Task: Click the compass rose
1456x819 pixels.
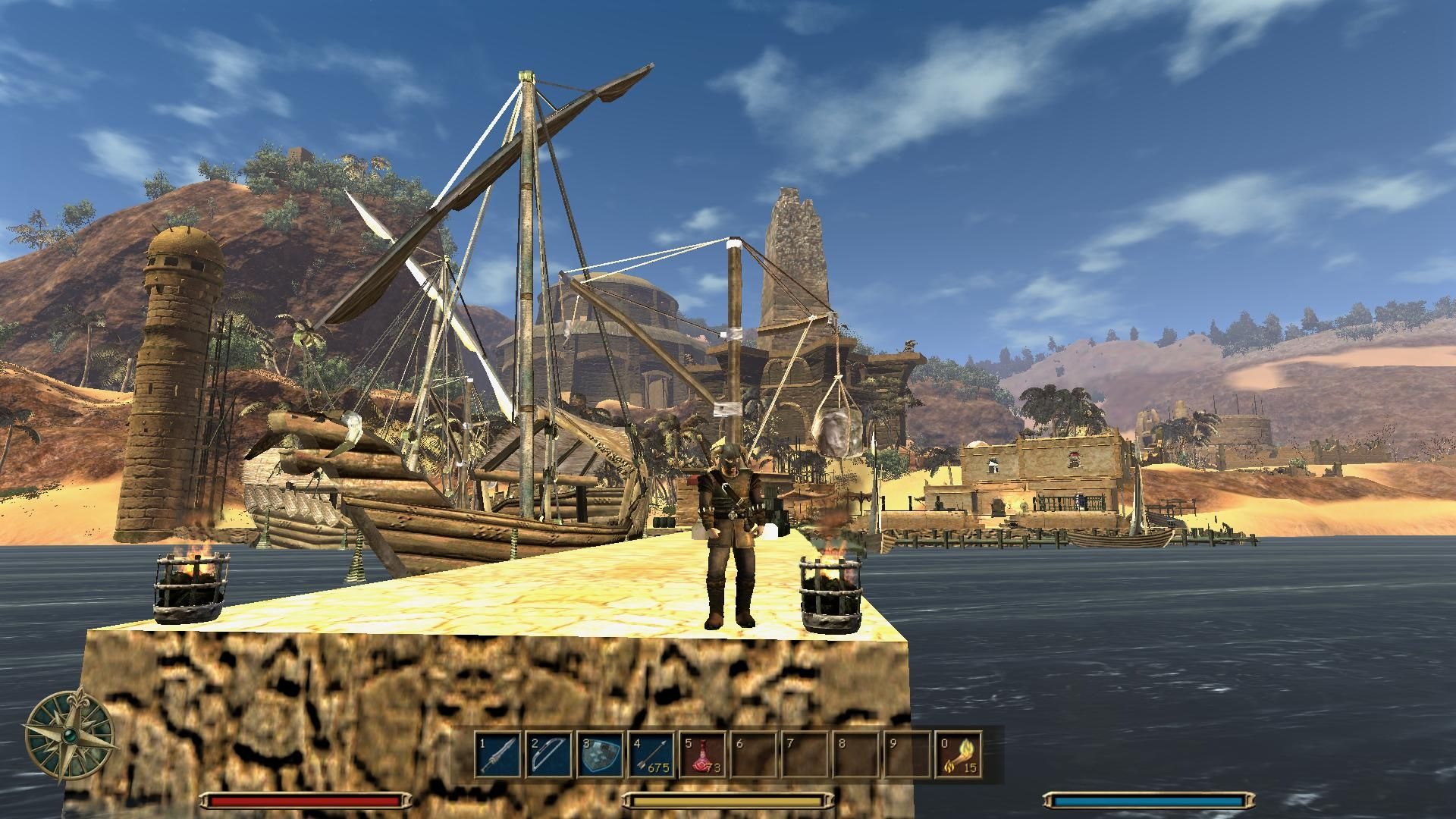Action: coord(71,734)
